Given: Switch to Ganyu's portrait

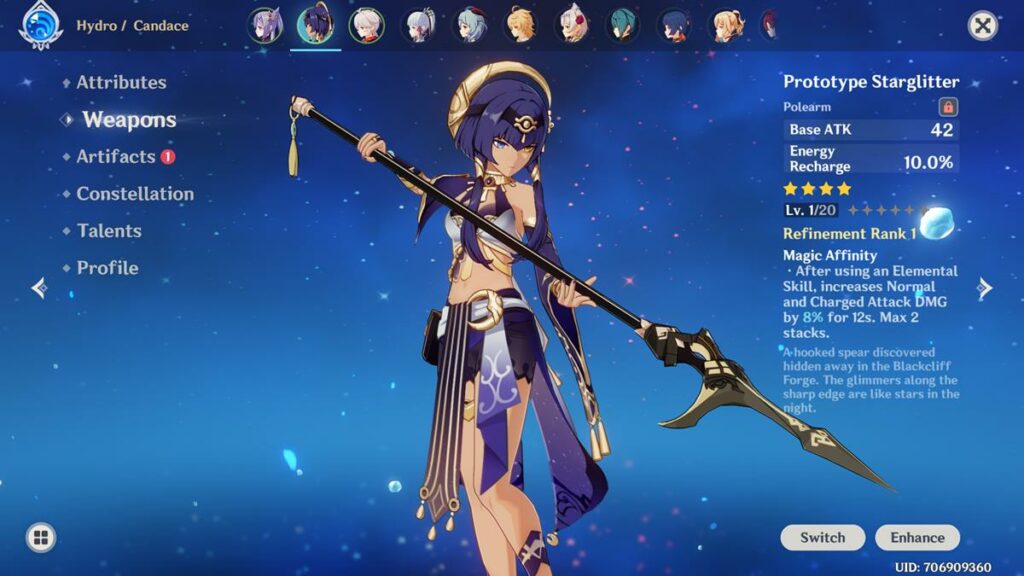Looking at the screenshot, I should (x=470, y=25).
